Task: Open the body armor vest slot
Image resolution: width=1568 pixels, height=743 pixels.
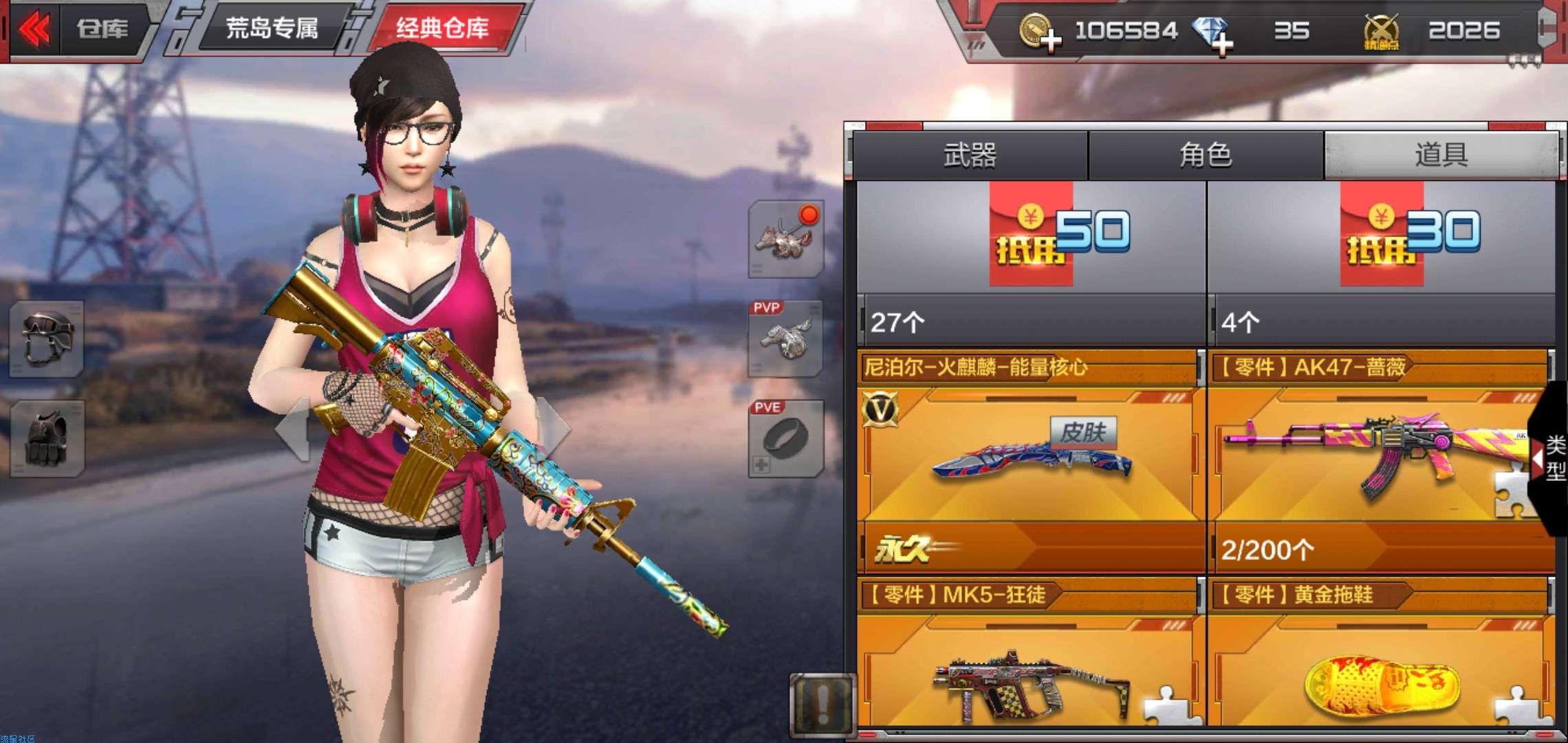Action: coord(47,439)
